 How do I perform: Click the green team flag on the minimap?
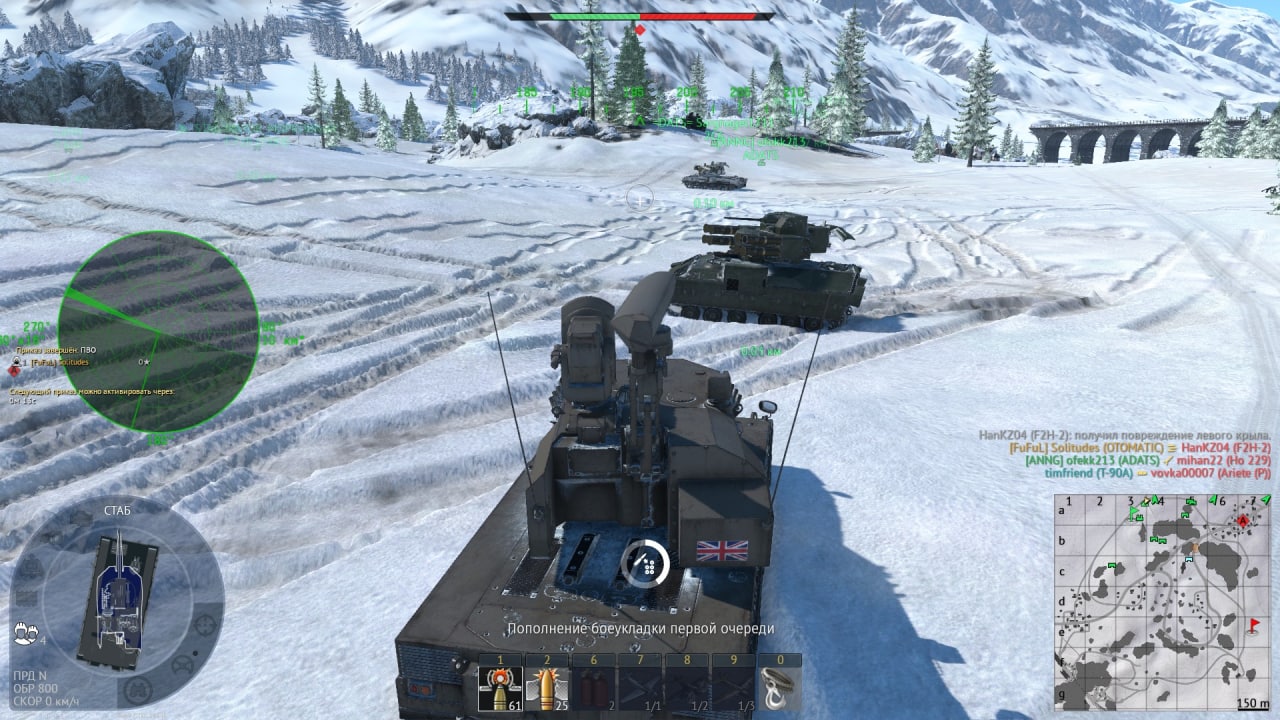pos(1135,513)
